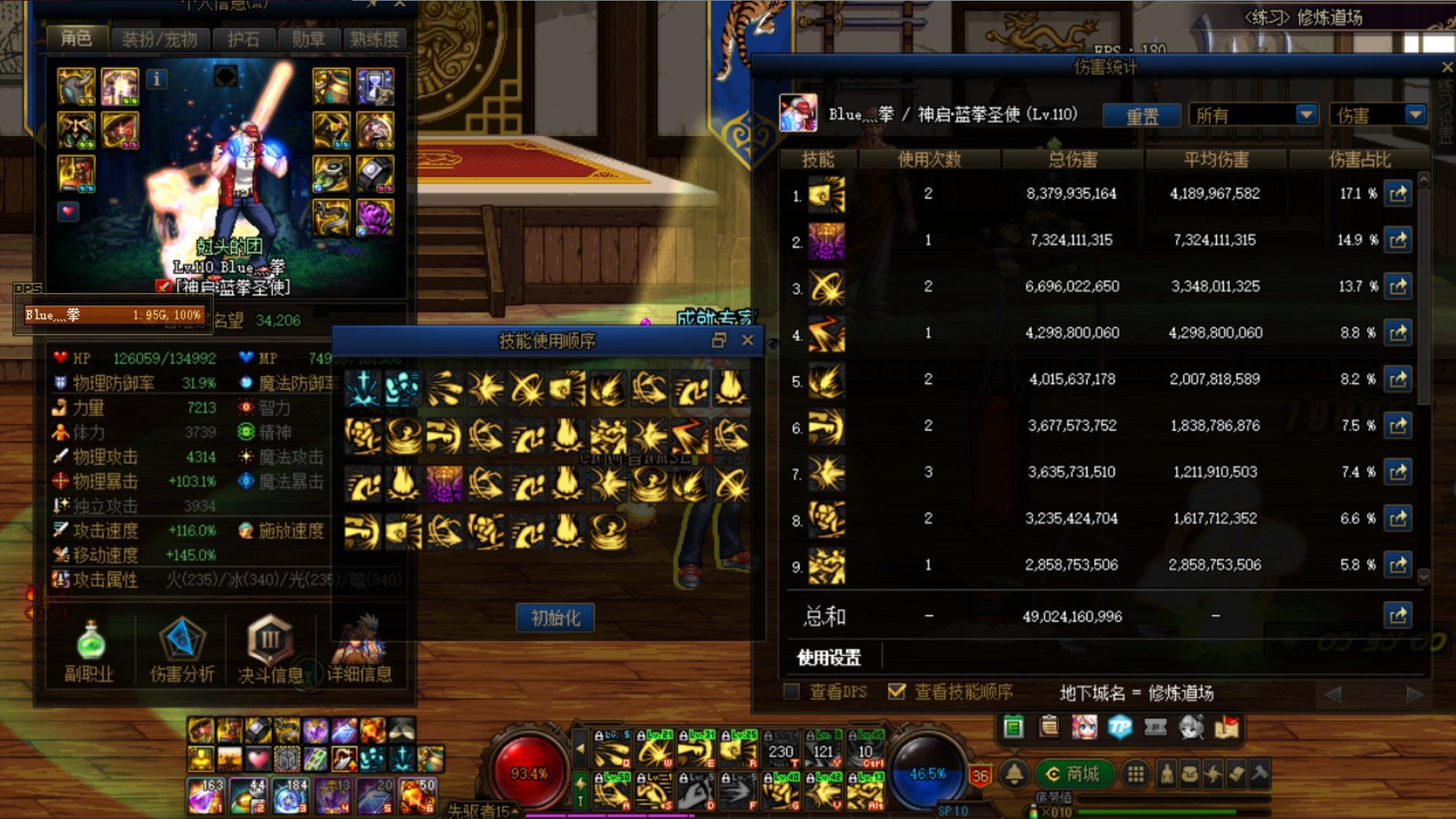Click the 初始化 button
The width and height of the screenshot is (1456, 819).
coord(555,618)
